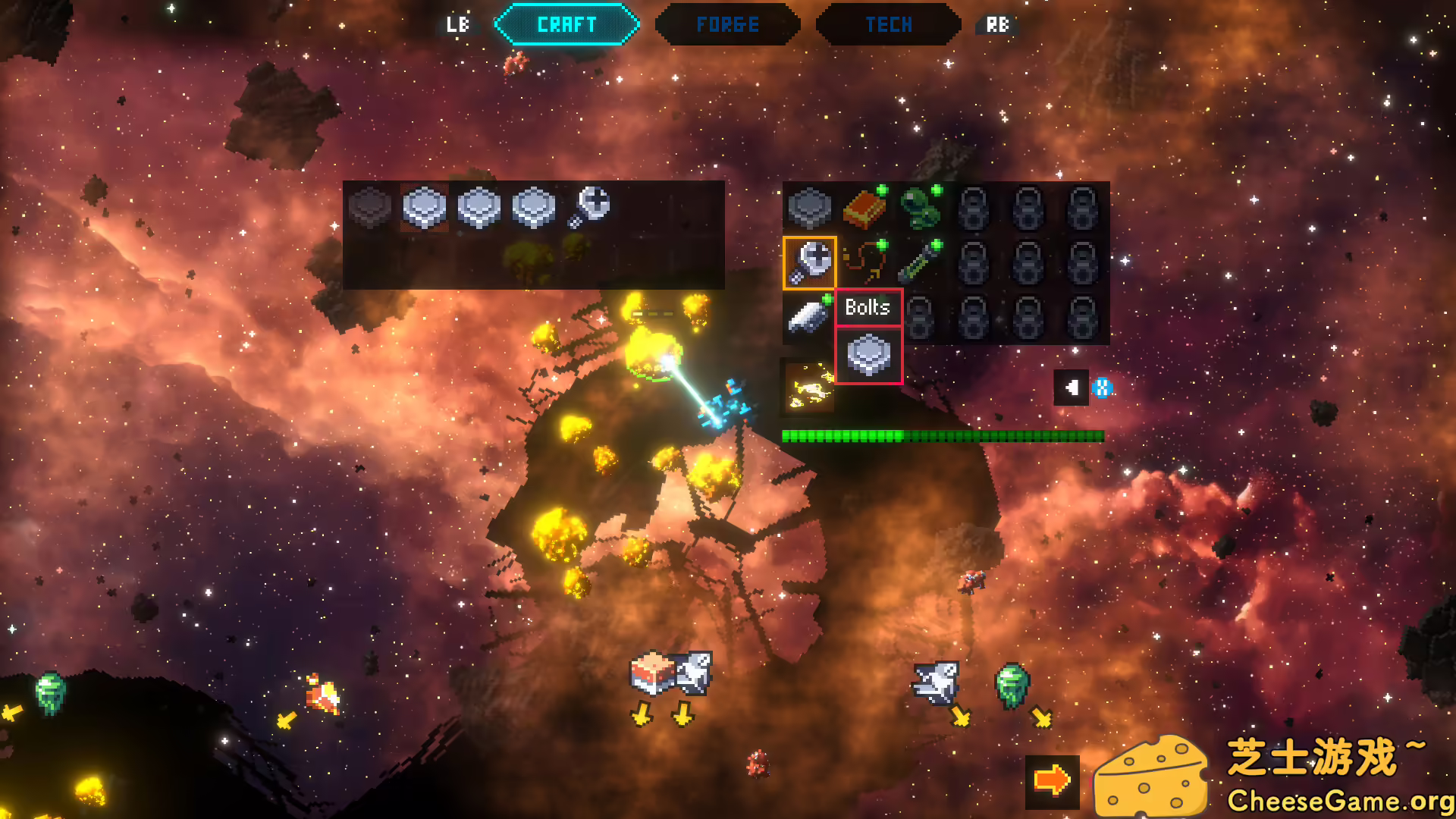Switch to the Forge tab
1456x819 pixels.
click(x=727, y=25)
